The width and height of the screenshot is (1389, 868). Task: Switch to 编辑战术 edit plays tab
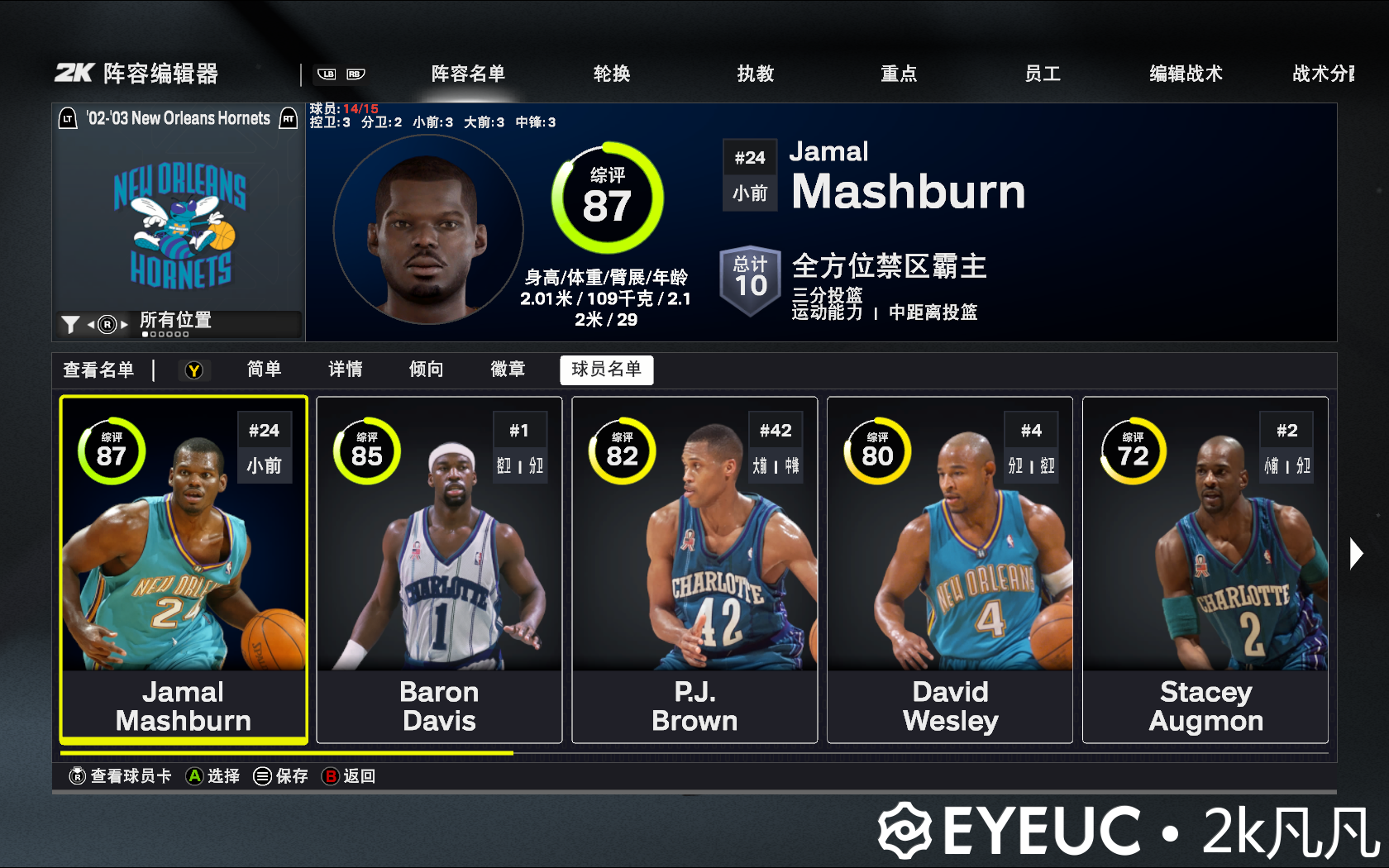click(x=1186, y=74)
